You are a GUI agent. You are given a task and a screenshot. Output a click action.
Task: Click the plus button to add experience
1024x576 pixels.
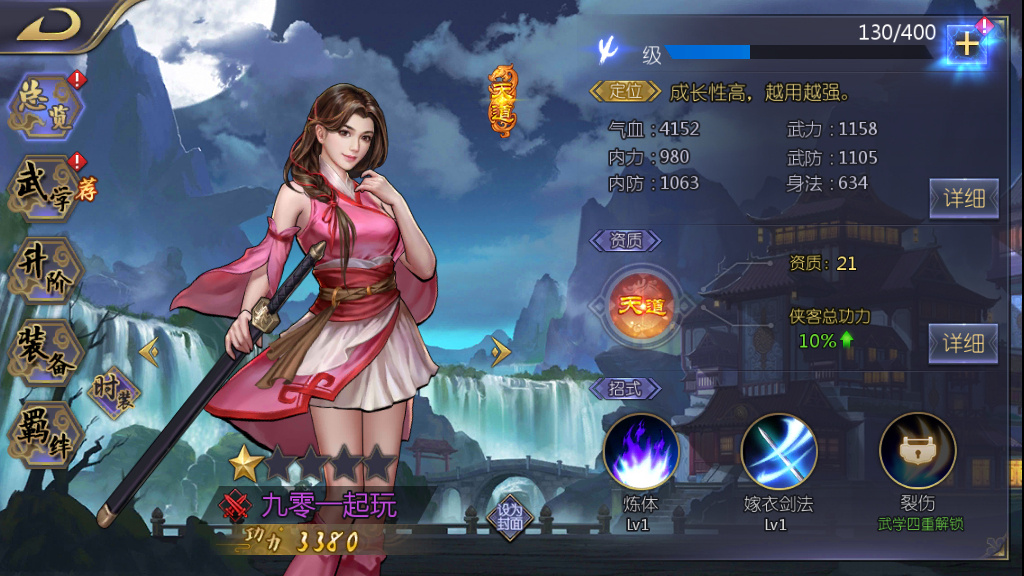click(967, 44)
